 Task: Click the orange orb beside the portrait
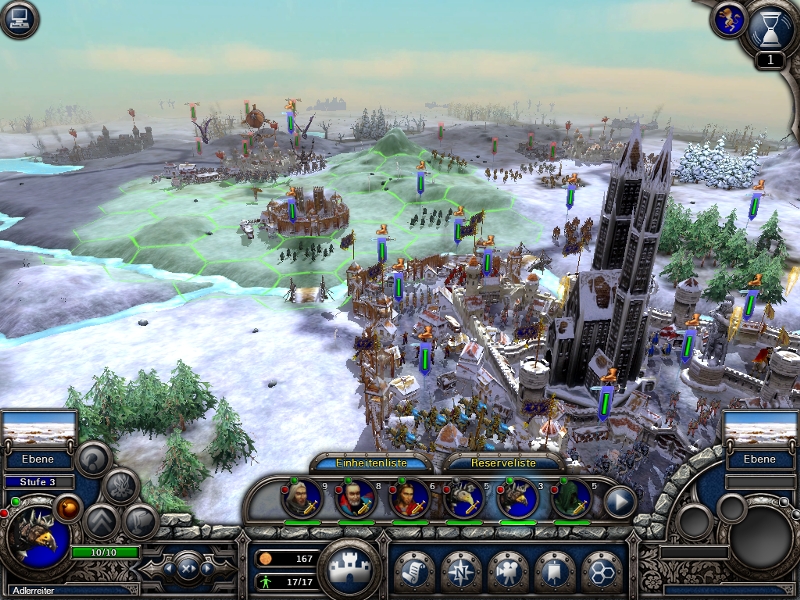70,508
